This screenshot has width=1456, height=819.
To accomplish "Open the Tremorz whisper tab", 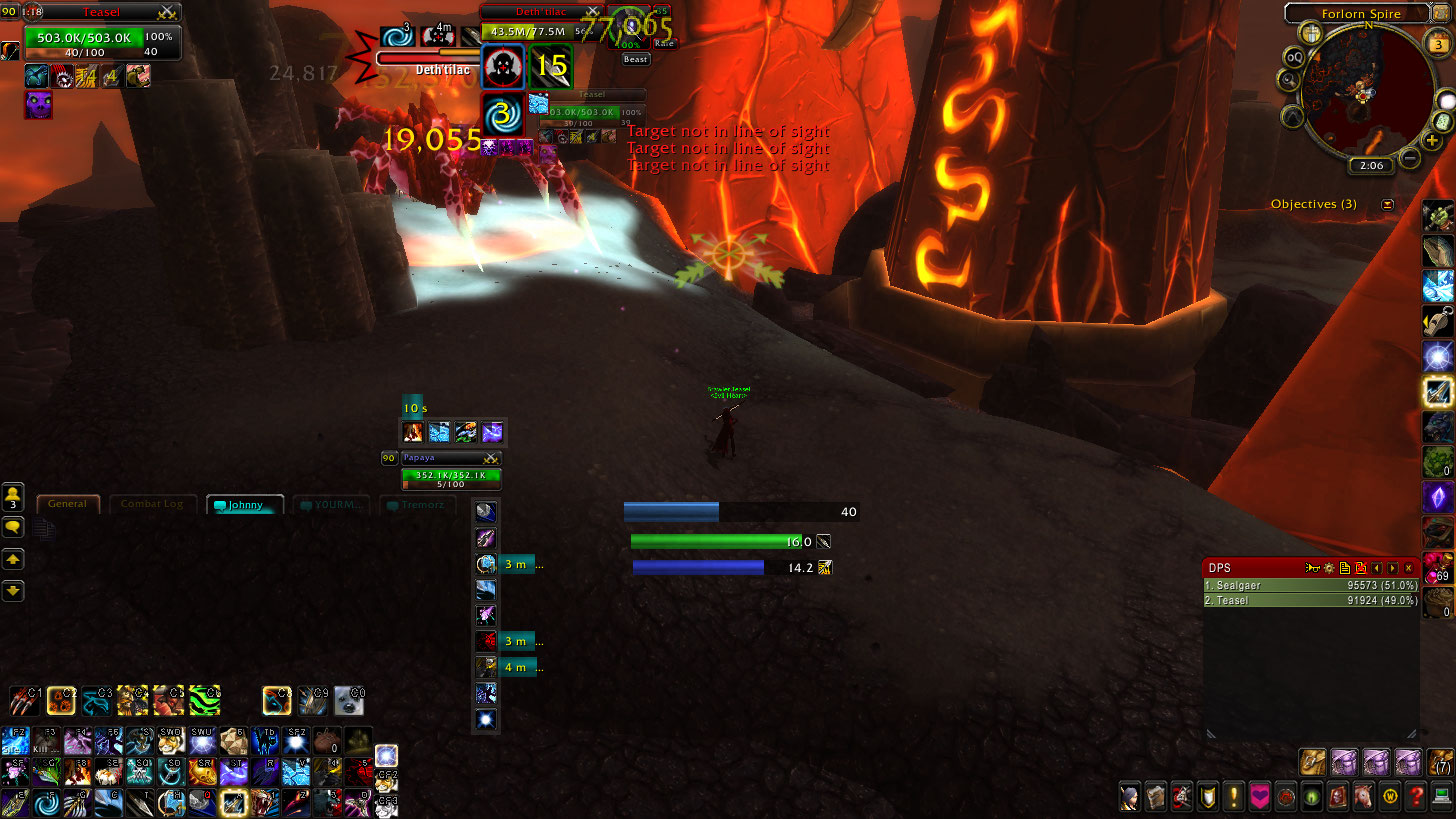I will point(420,505).
